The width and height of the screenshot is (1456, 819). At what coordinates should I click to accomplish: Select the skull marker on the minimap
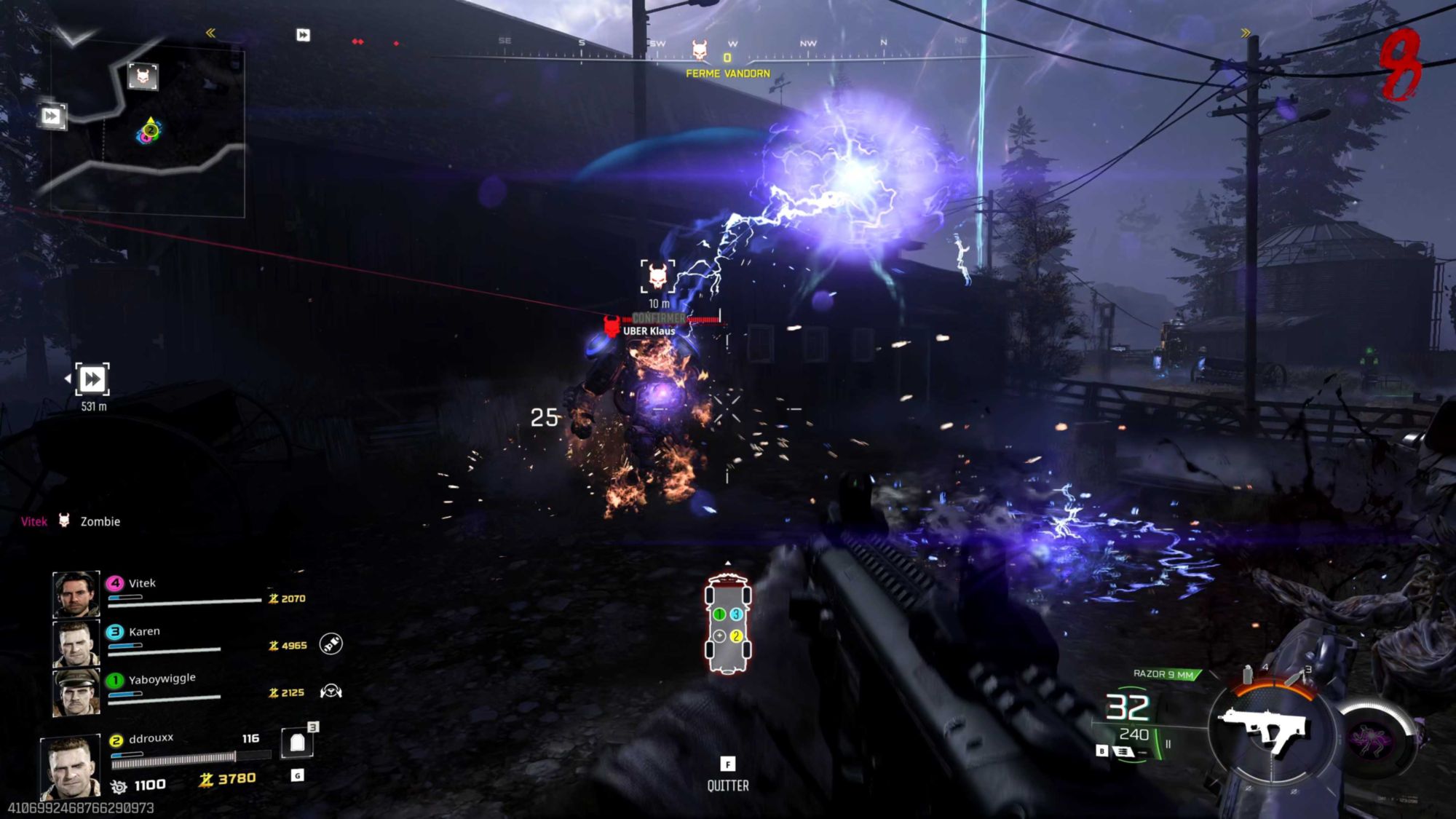pyautogui.click(x=143, y=76)
